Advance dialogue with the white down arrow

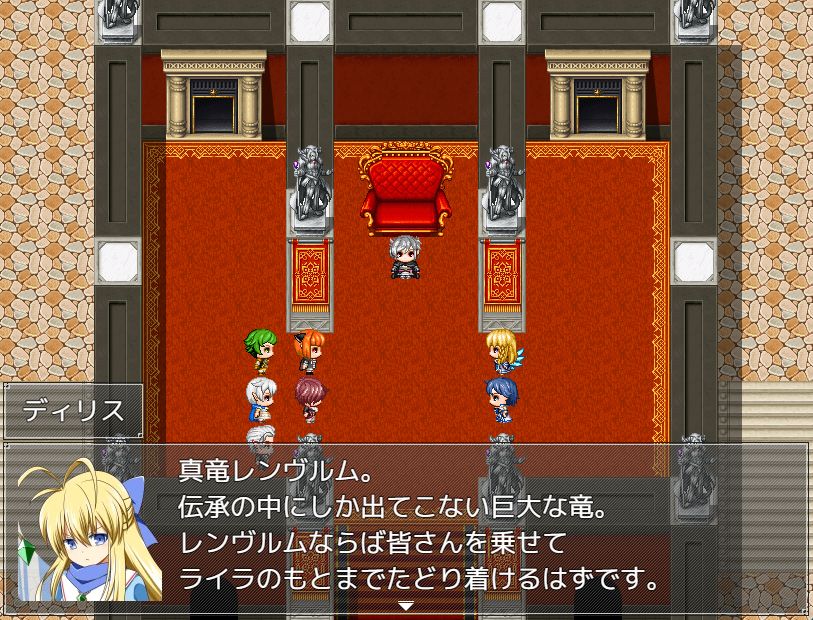[405, 606]
